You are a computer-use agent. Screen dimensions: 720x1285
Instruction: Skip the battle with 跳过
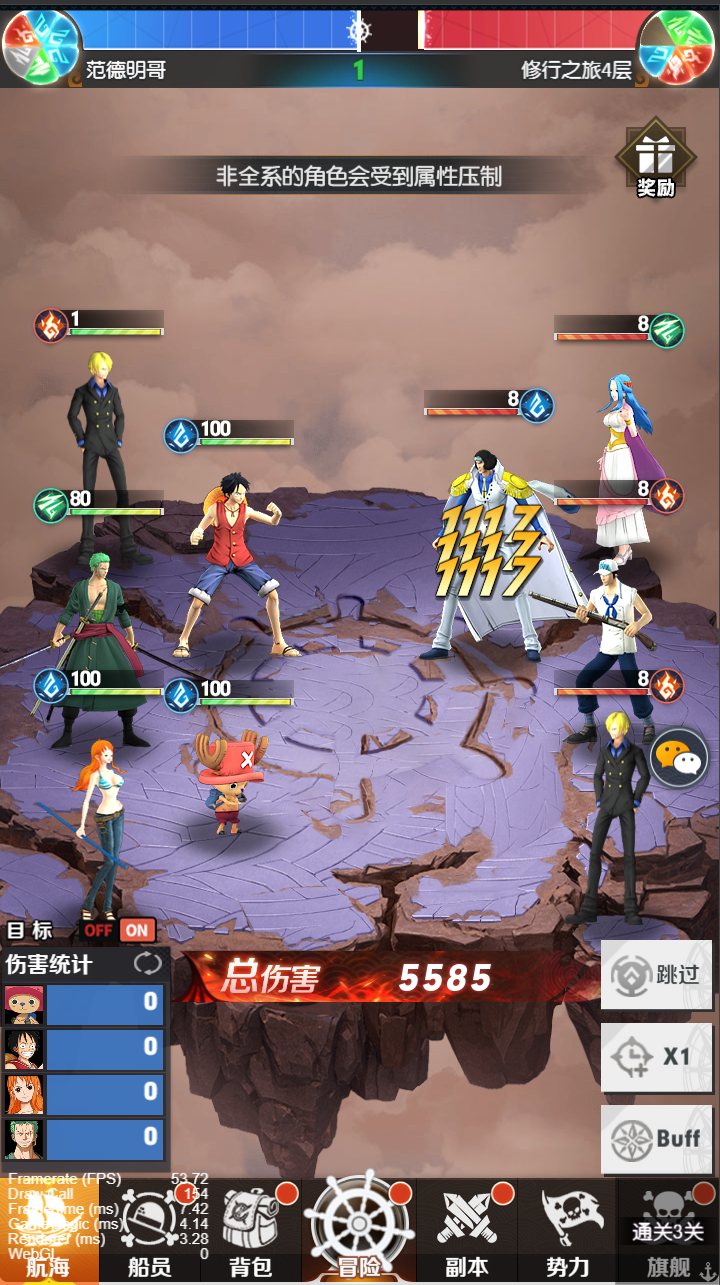click(x=657, y=974)
